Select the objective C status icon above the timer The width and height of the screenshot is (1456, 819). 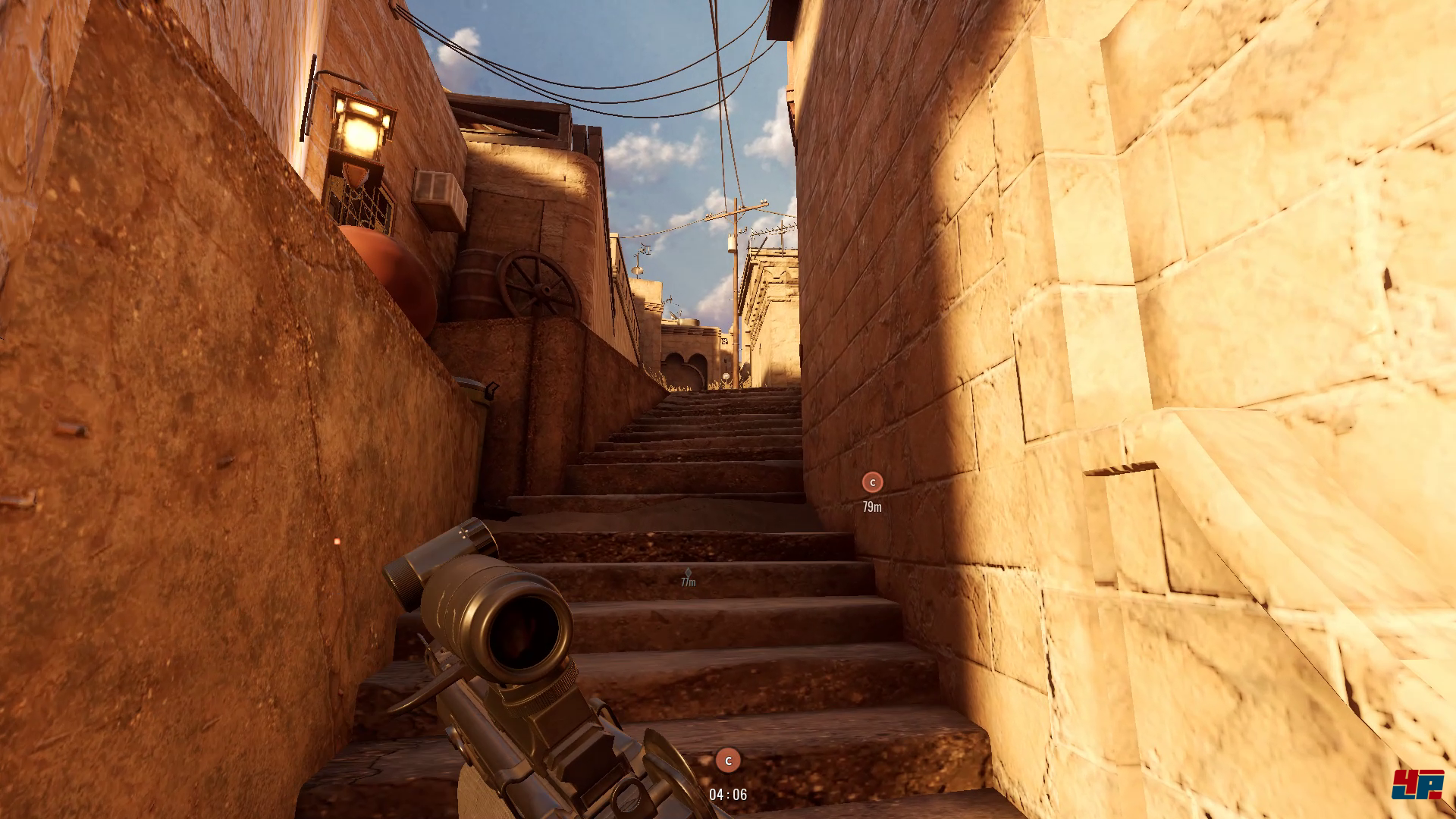coord(728,760)
